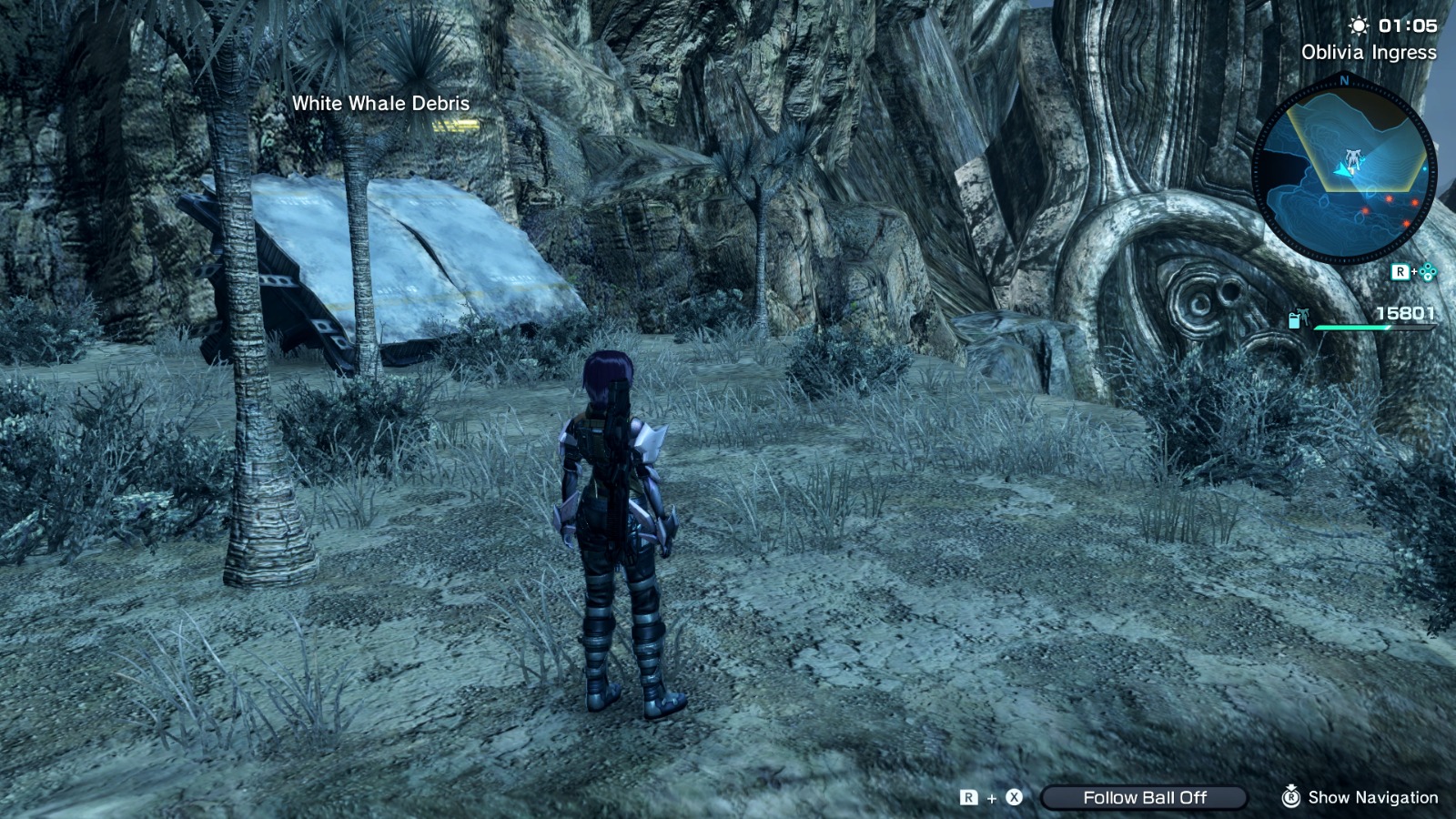This screenshot has height=819, width=1456.
Task: Select the miranium canister gauge icon
Action: [1292, 319]
